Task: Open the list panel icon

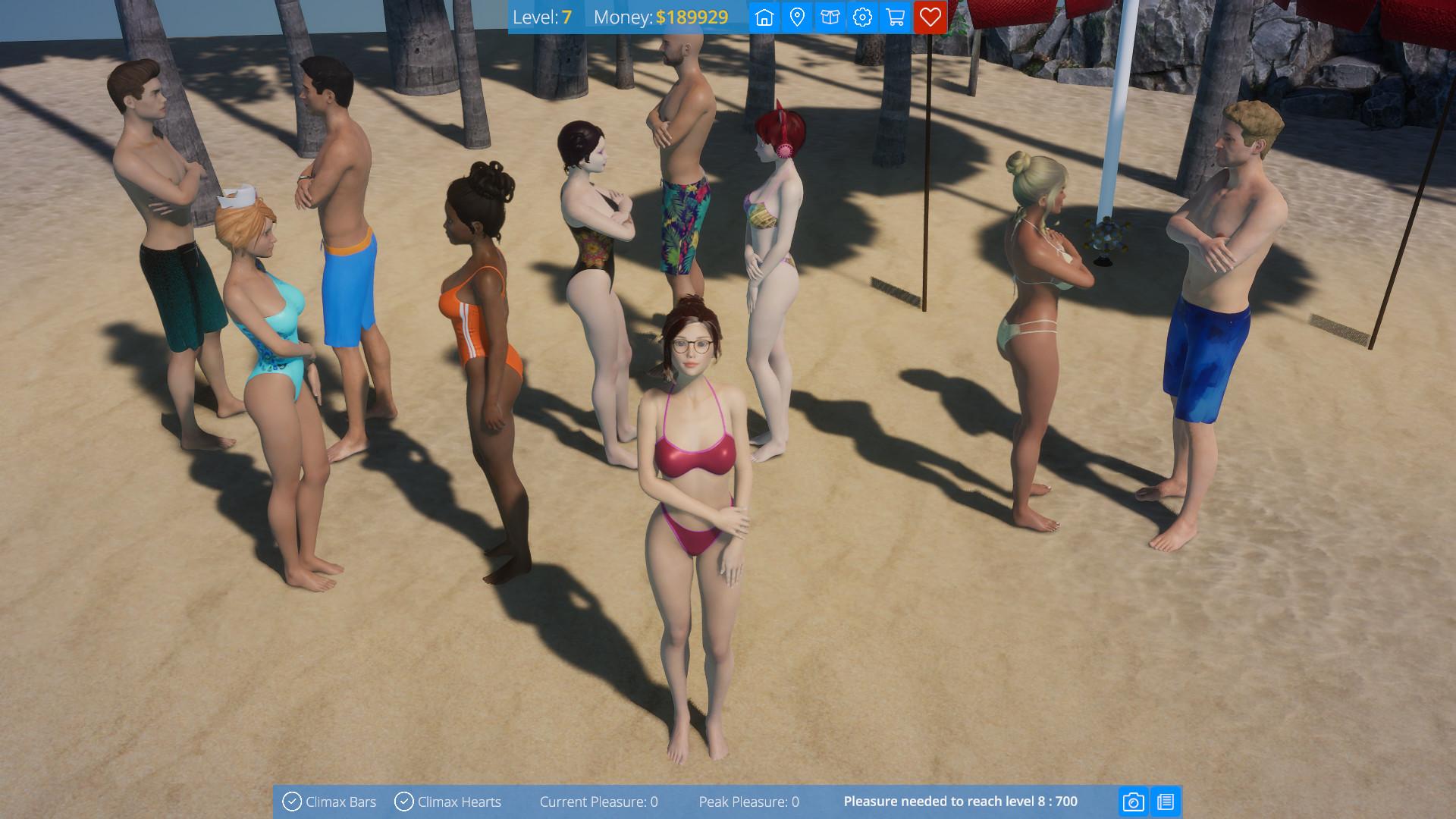Action: 1166,802
